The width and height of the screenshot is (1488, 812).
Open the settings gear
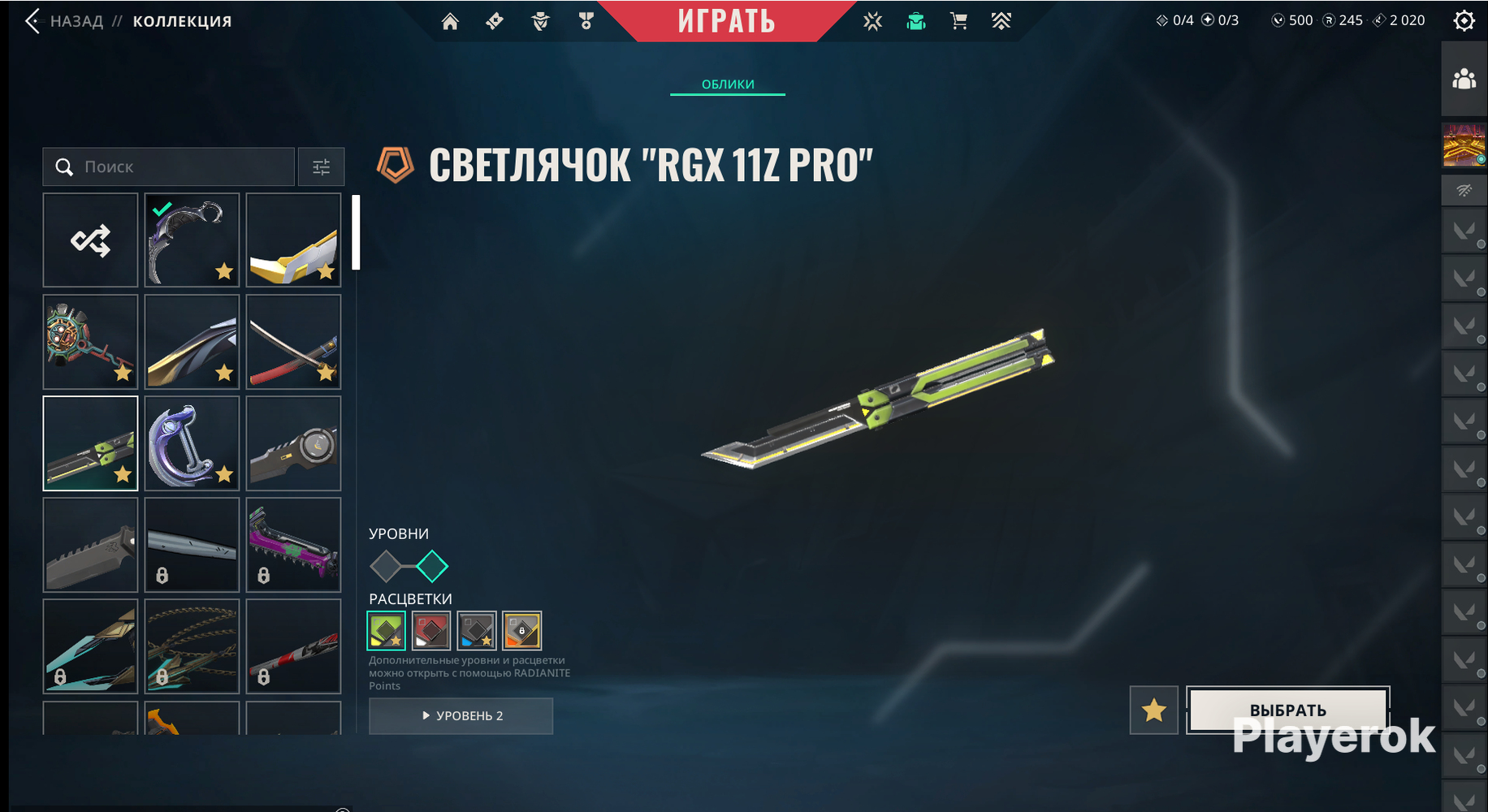tap(1464, 21)
